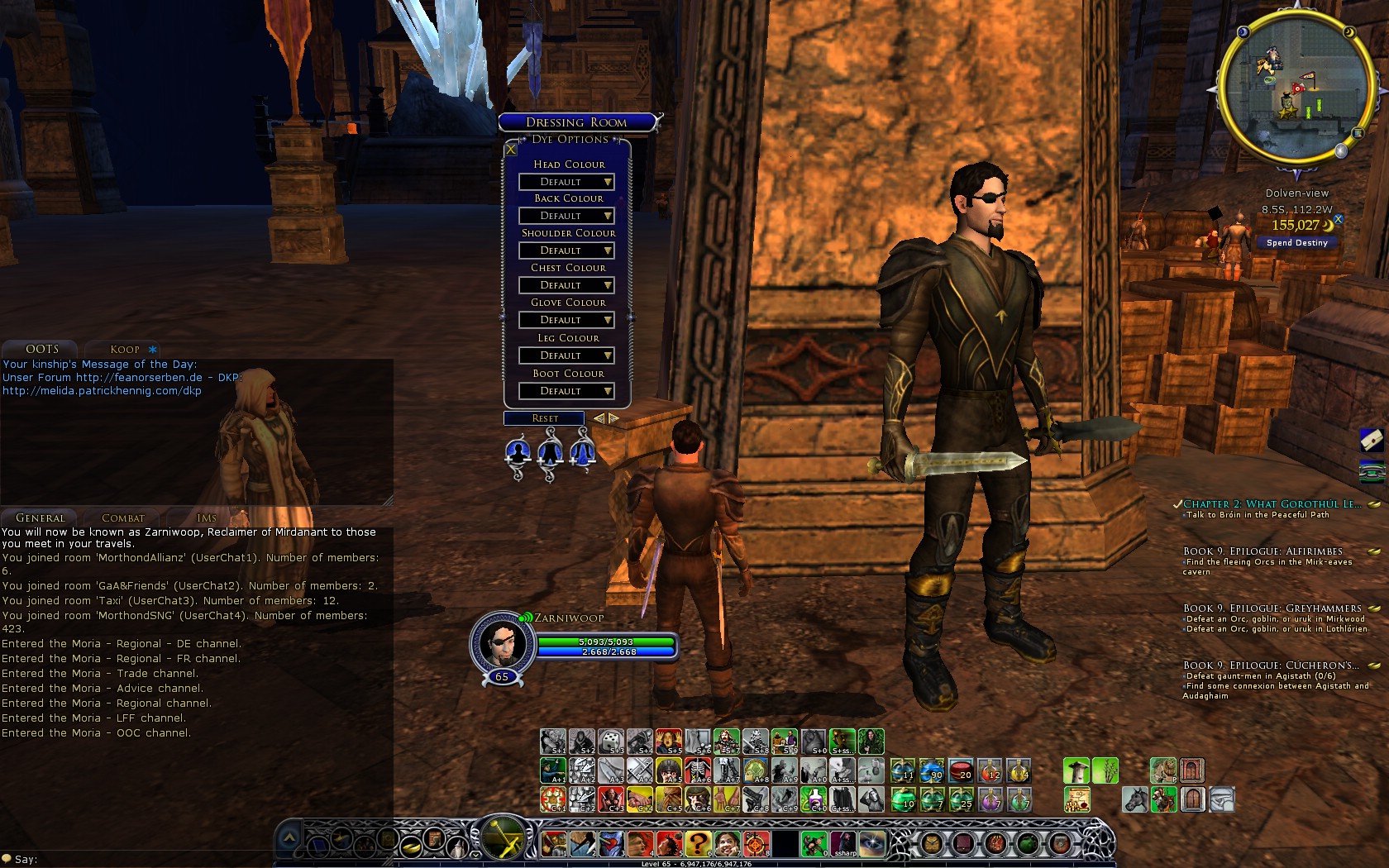1389x868 pixels.
Task: Reset the Dressing Room preview
Action: pos(544,418)
